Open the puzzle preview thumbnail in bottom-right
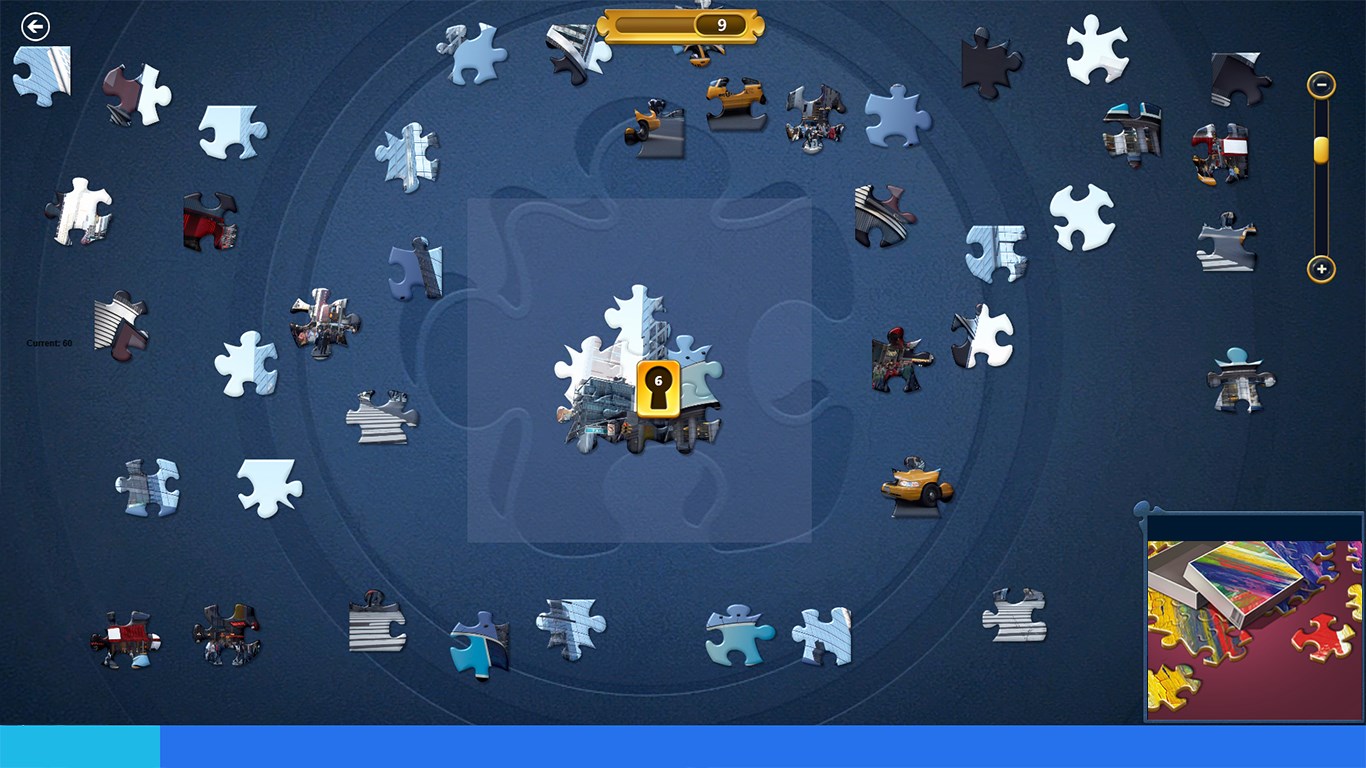This screenshot has width=1366, height=768. [1253, 620]
